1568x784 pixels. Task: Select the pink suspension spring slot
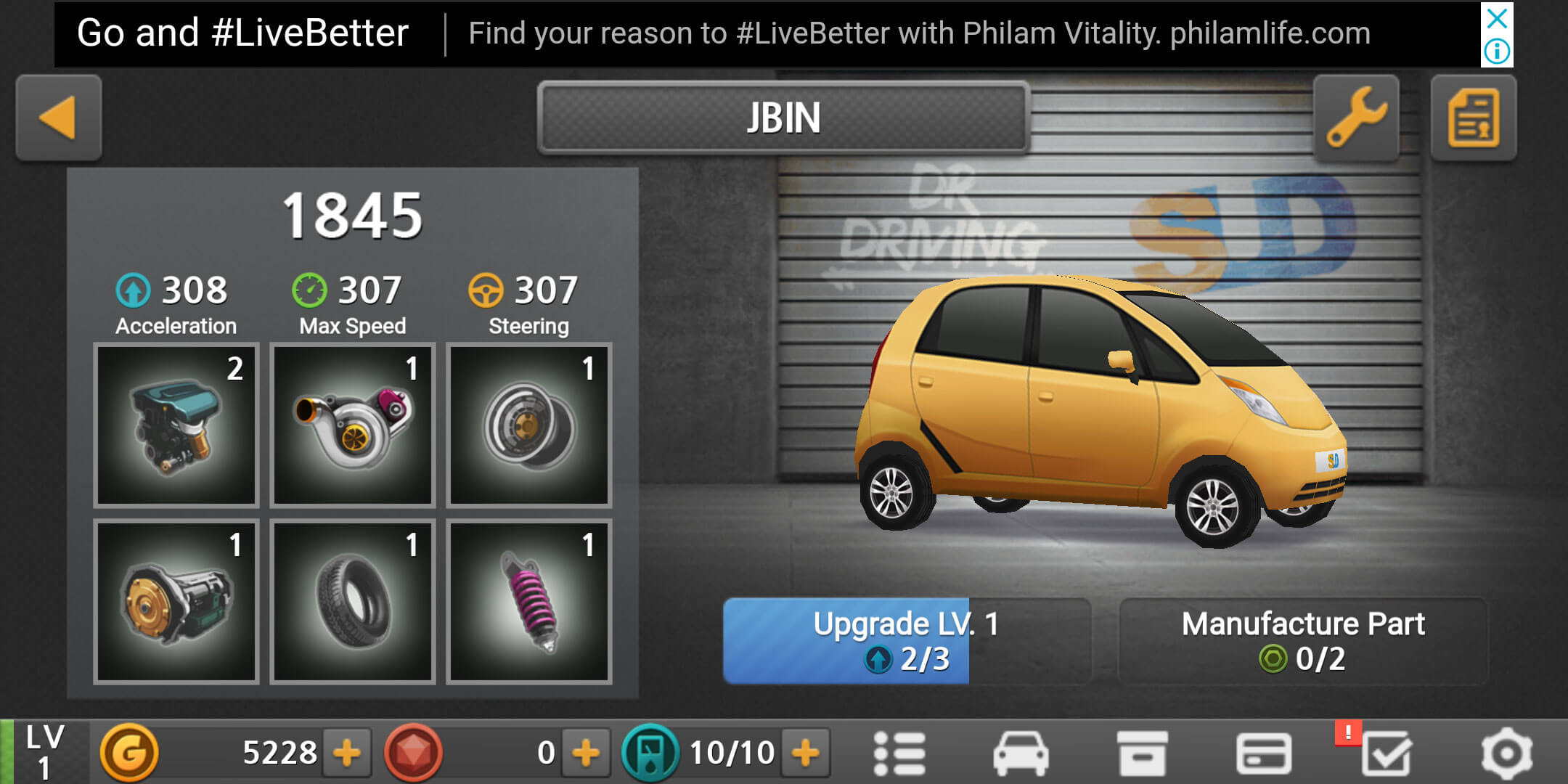[529, 601]
